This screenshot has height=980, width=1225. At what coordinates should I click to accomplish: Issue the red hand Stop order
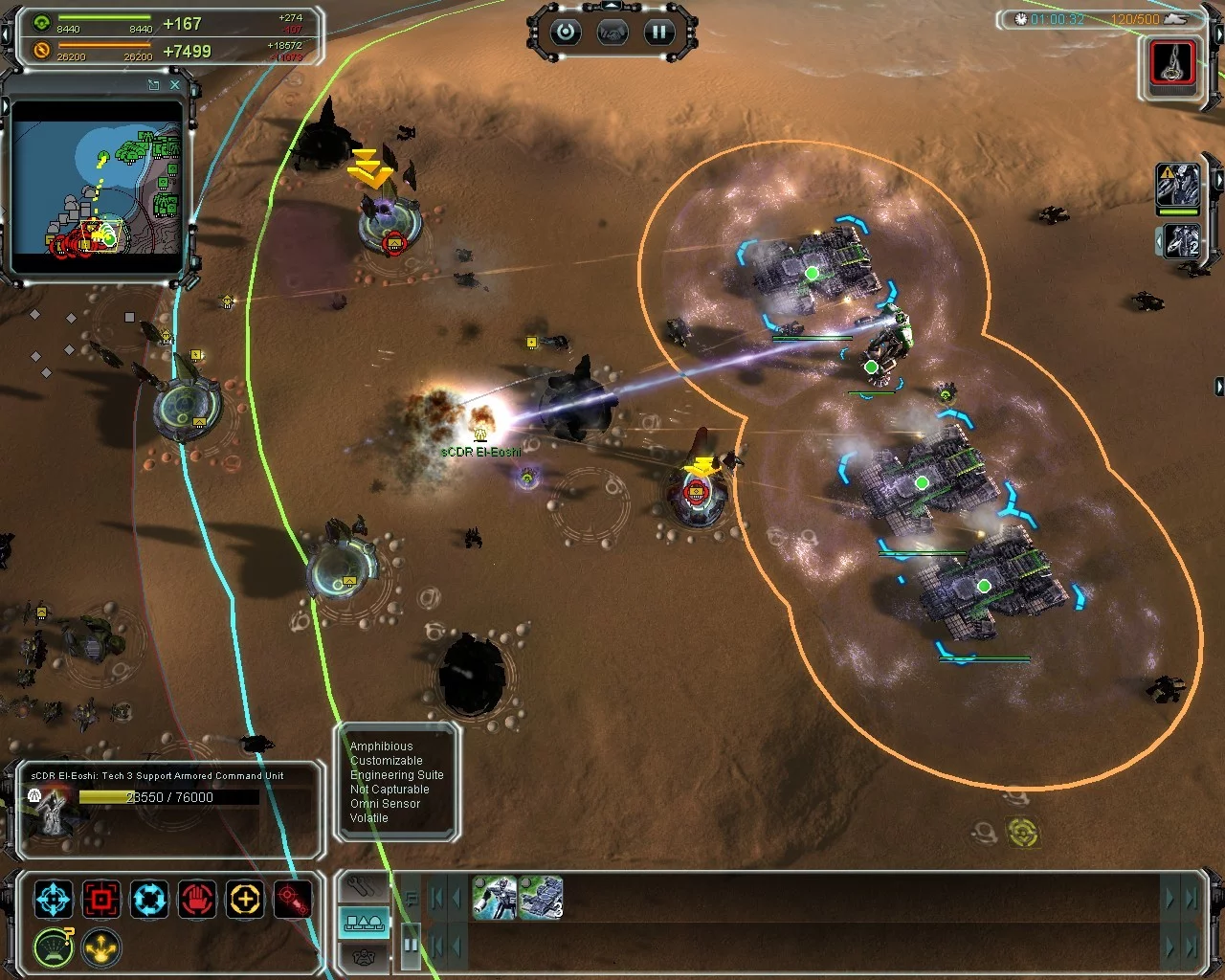pyautogui.click(x=197, y=900)
